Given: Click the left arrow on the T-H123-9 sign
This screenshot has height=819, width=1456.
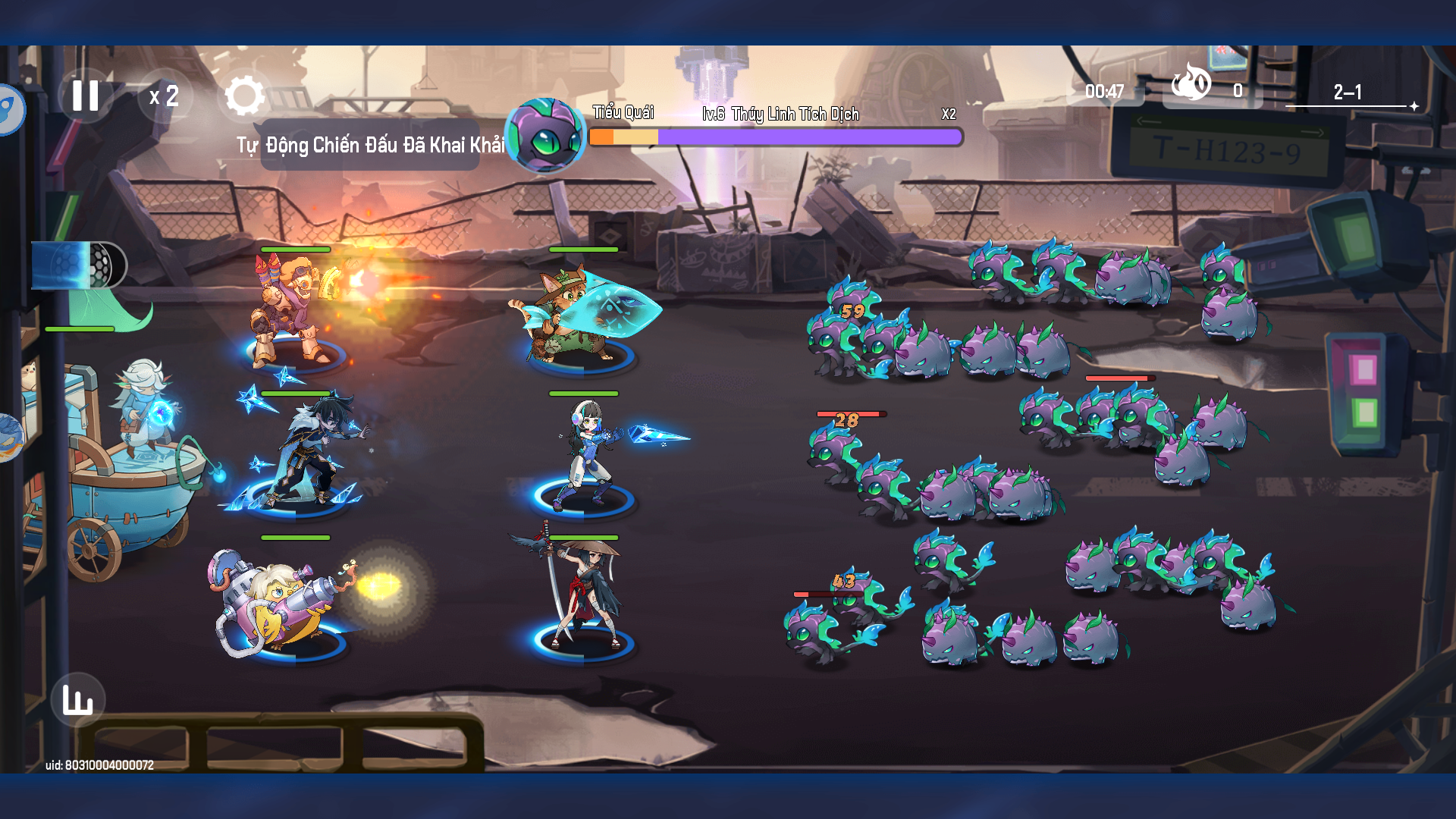Looking at the screenshot, I should tap(1149, 121).
